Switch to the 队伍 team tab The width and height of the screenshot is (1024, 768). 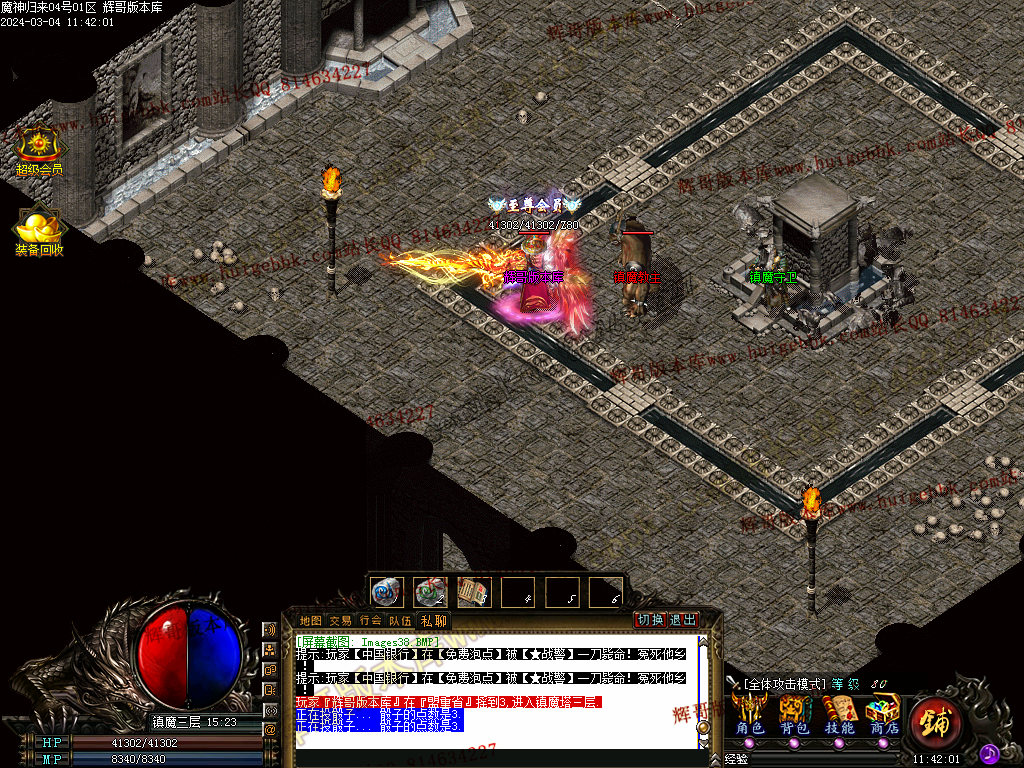pos(400,620)
